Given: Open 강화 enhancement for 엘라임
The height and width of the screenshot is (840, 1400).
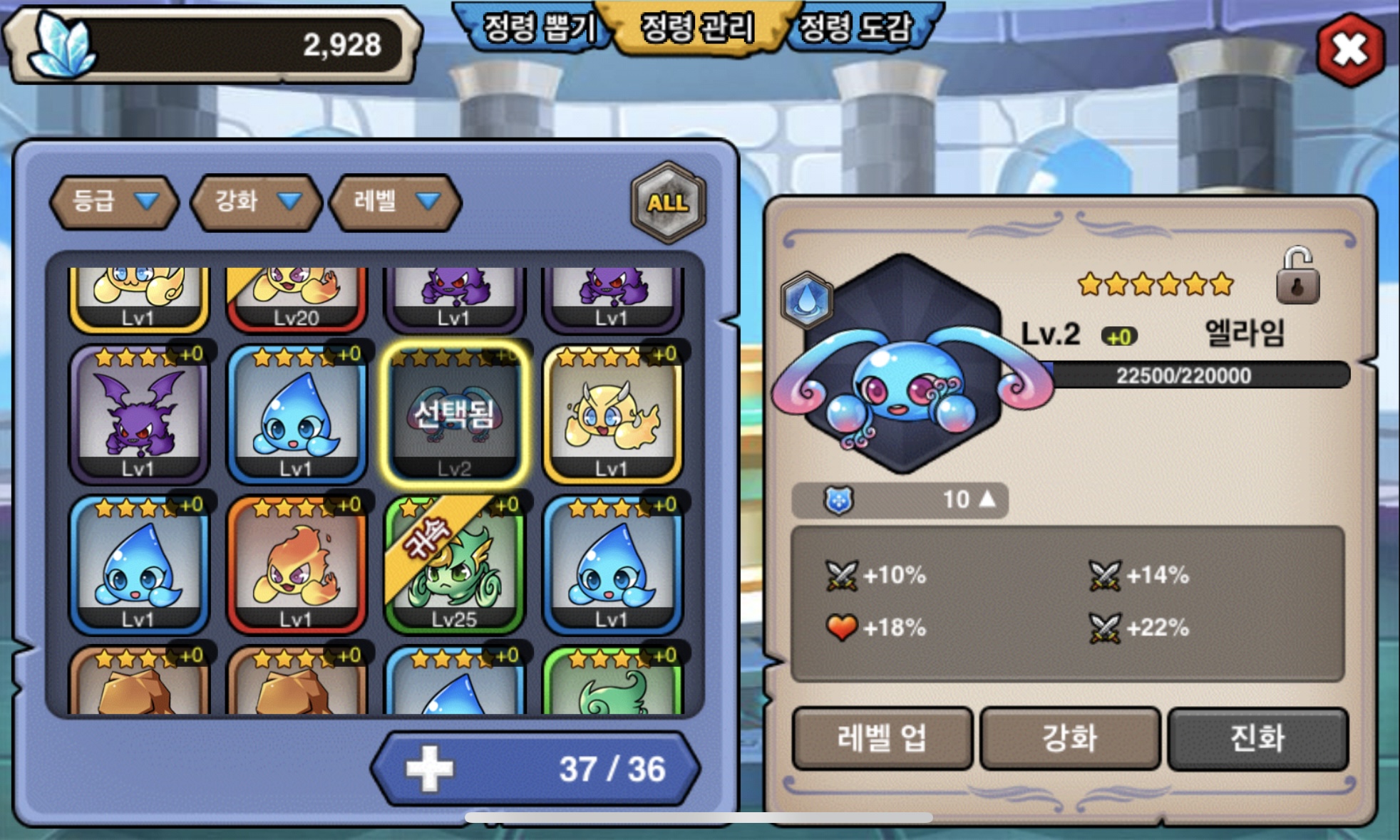Looking at the screenshot, I should [x=1070, y=738].
